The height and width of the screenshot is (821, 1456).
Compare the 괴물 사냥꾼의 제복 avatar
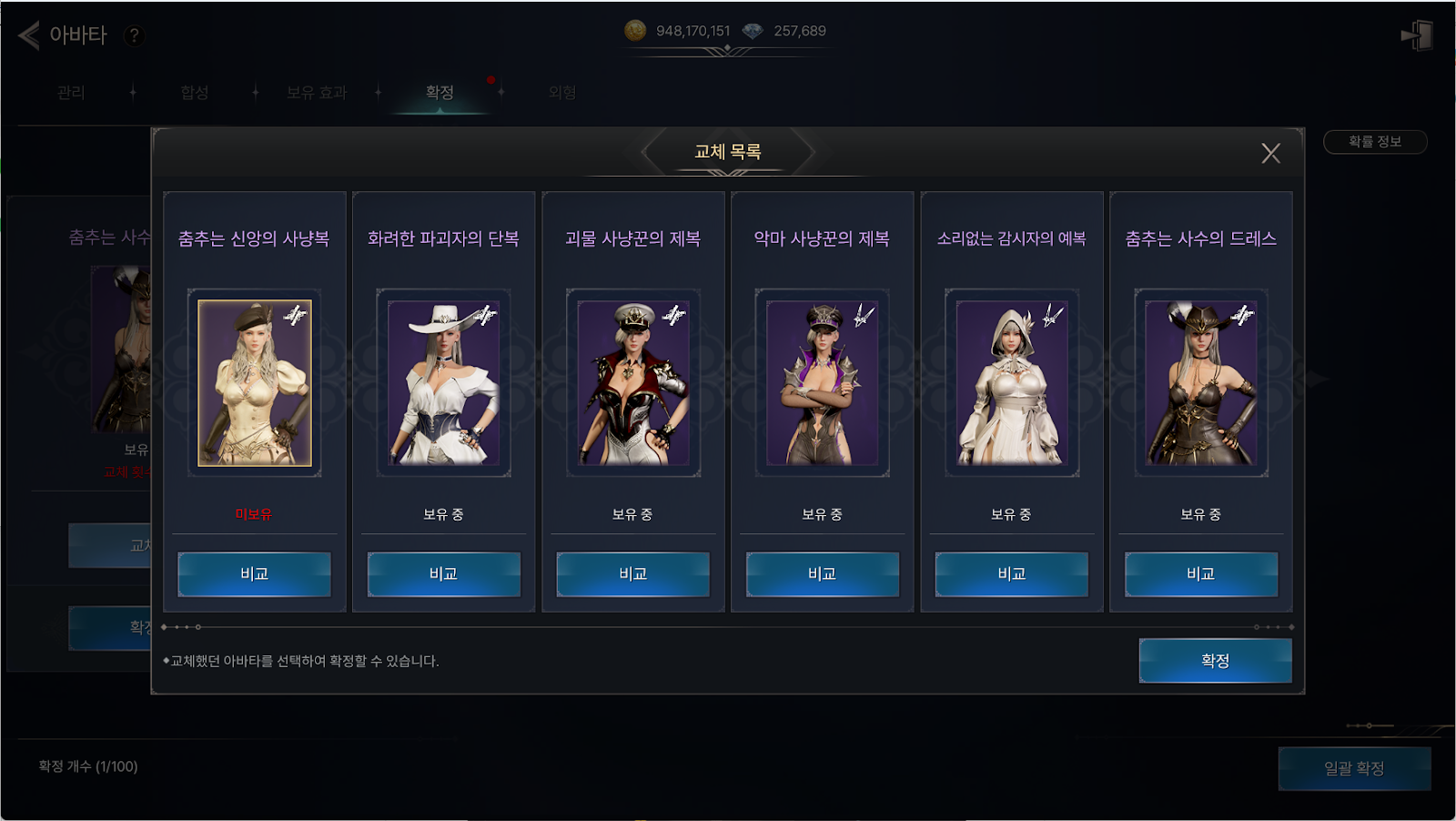(633, 574)
